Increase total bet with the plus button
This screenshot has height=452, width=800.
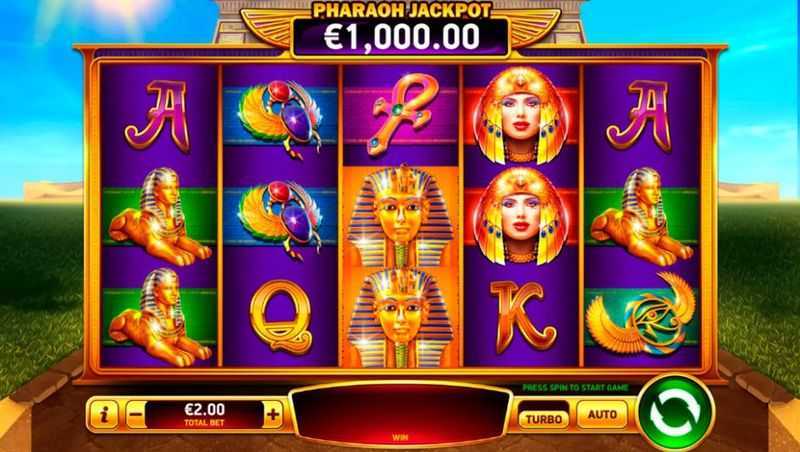coord(272,412)
